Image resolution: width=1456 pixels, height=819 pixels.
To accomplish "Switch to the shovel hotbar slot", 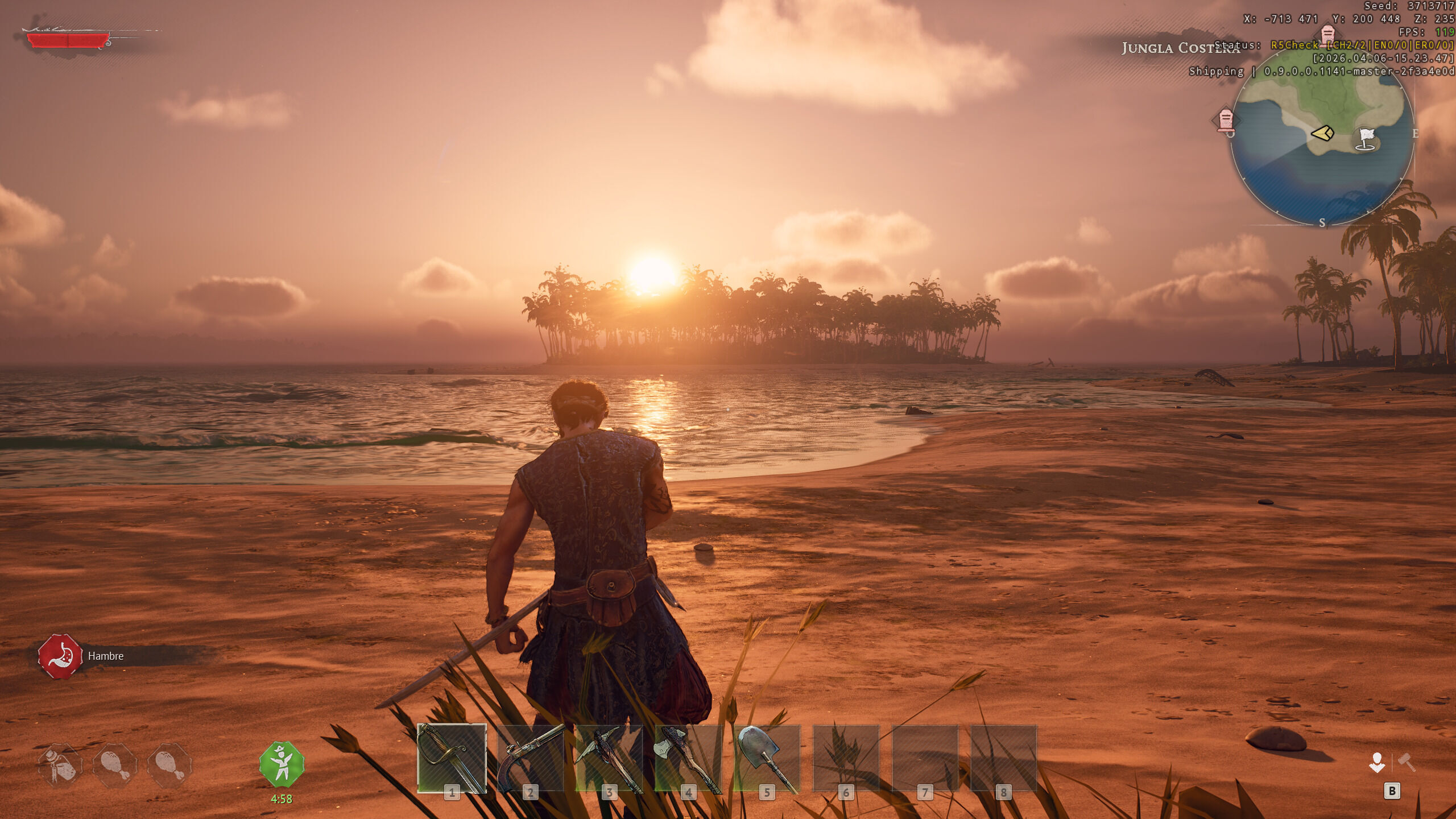I will click(766, 758).
